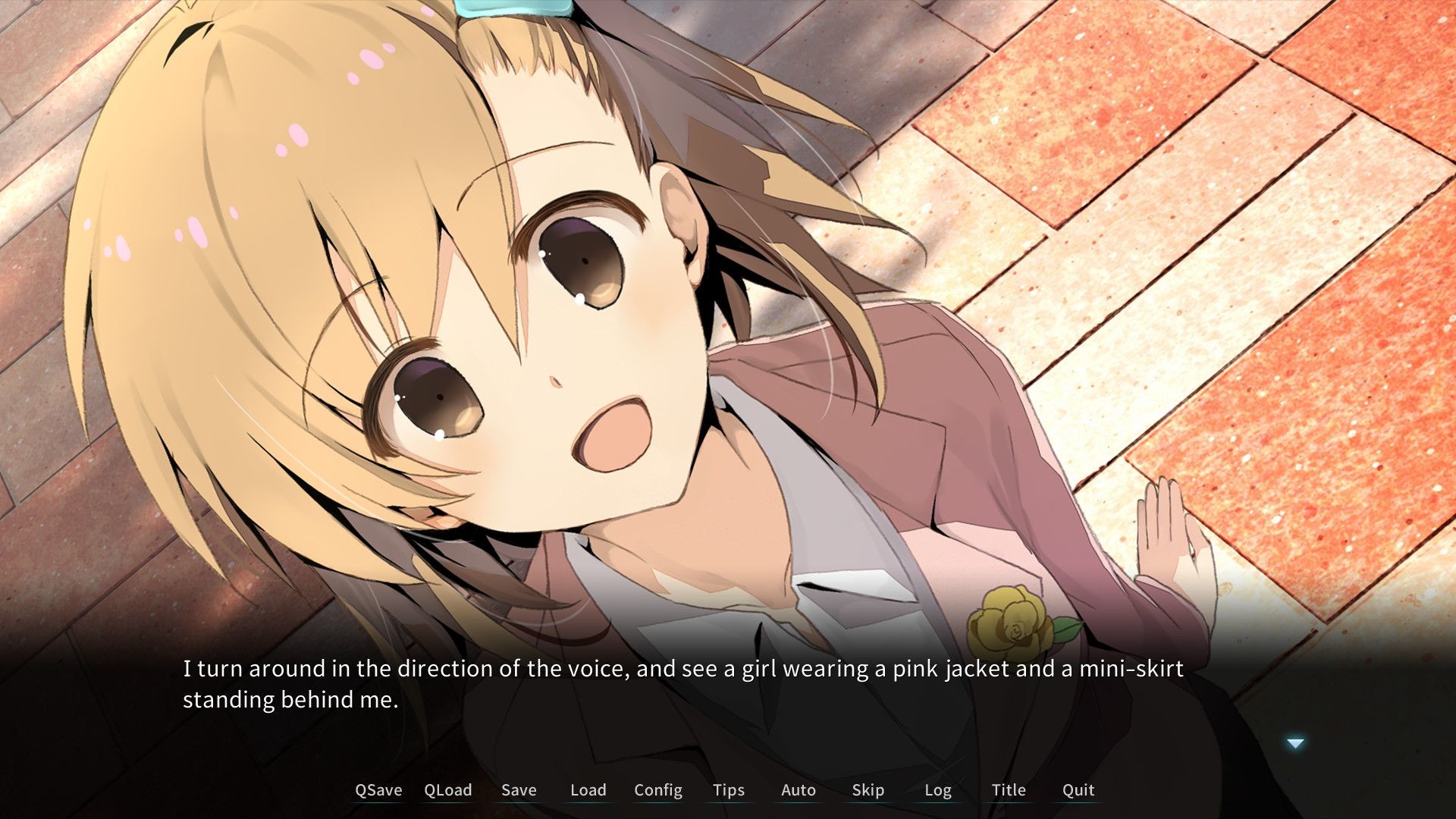Screen dimensions: 1456x819
Task: Load your quick save via QLoad
Action: 447,790
